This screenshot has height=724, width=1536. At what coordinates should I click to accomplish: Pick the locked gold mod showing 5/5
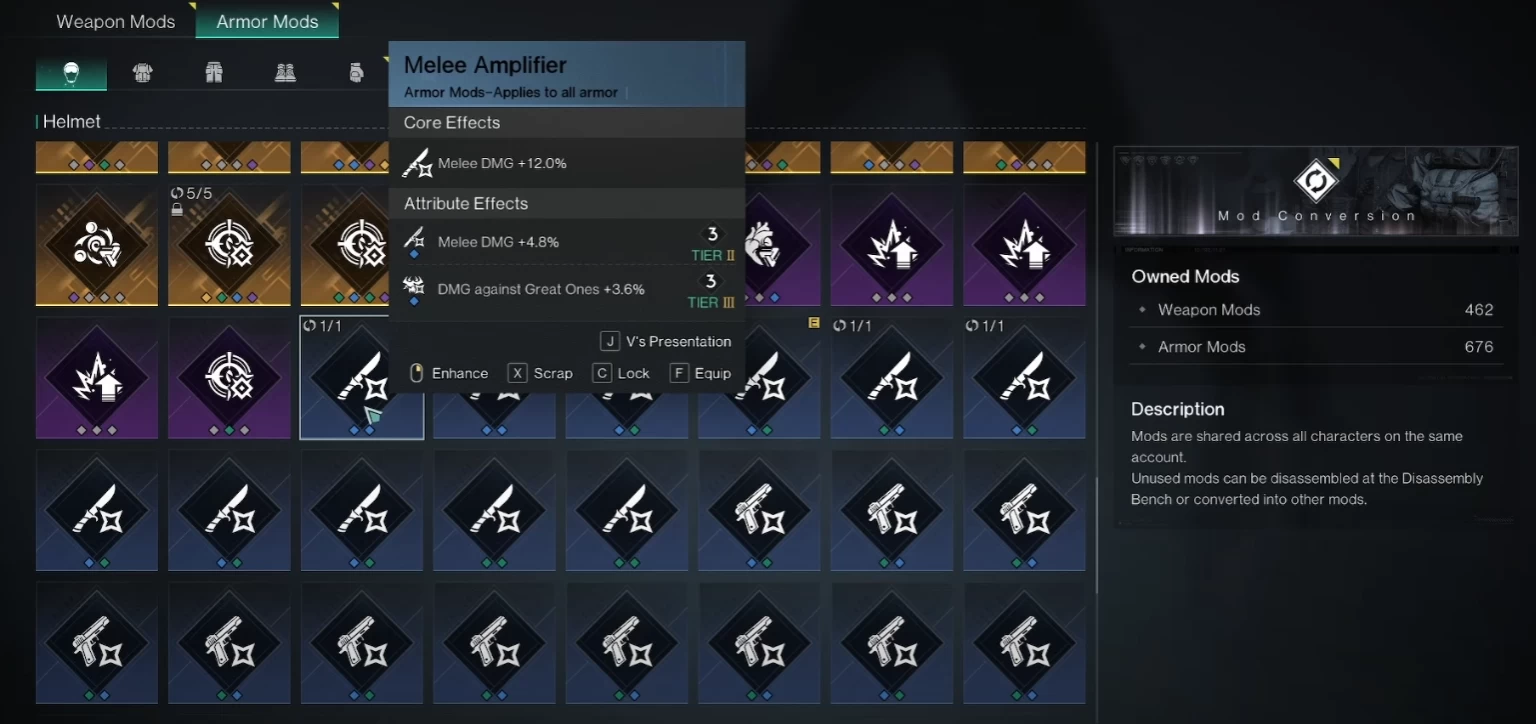click(x=229, y=245)
